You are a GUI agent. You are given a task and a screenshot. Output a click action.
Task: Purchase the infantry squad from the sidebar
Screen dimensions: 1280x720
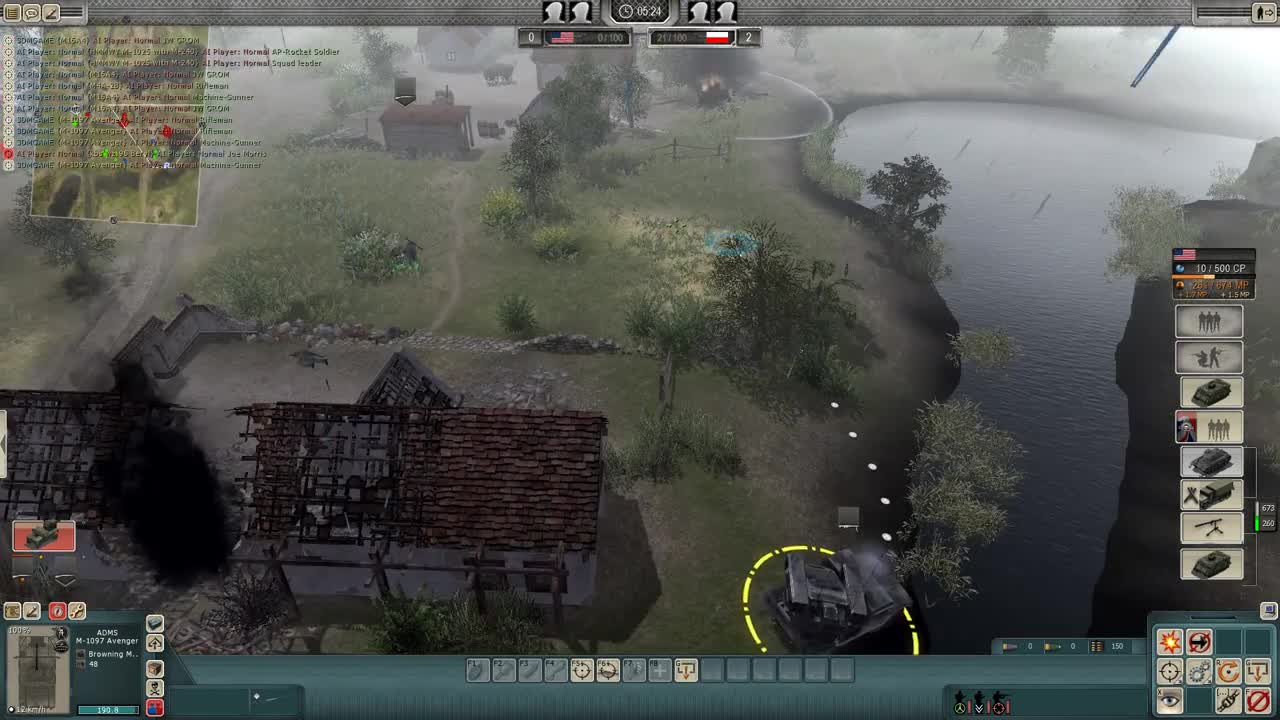(1212, 321)
